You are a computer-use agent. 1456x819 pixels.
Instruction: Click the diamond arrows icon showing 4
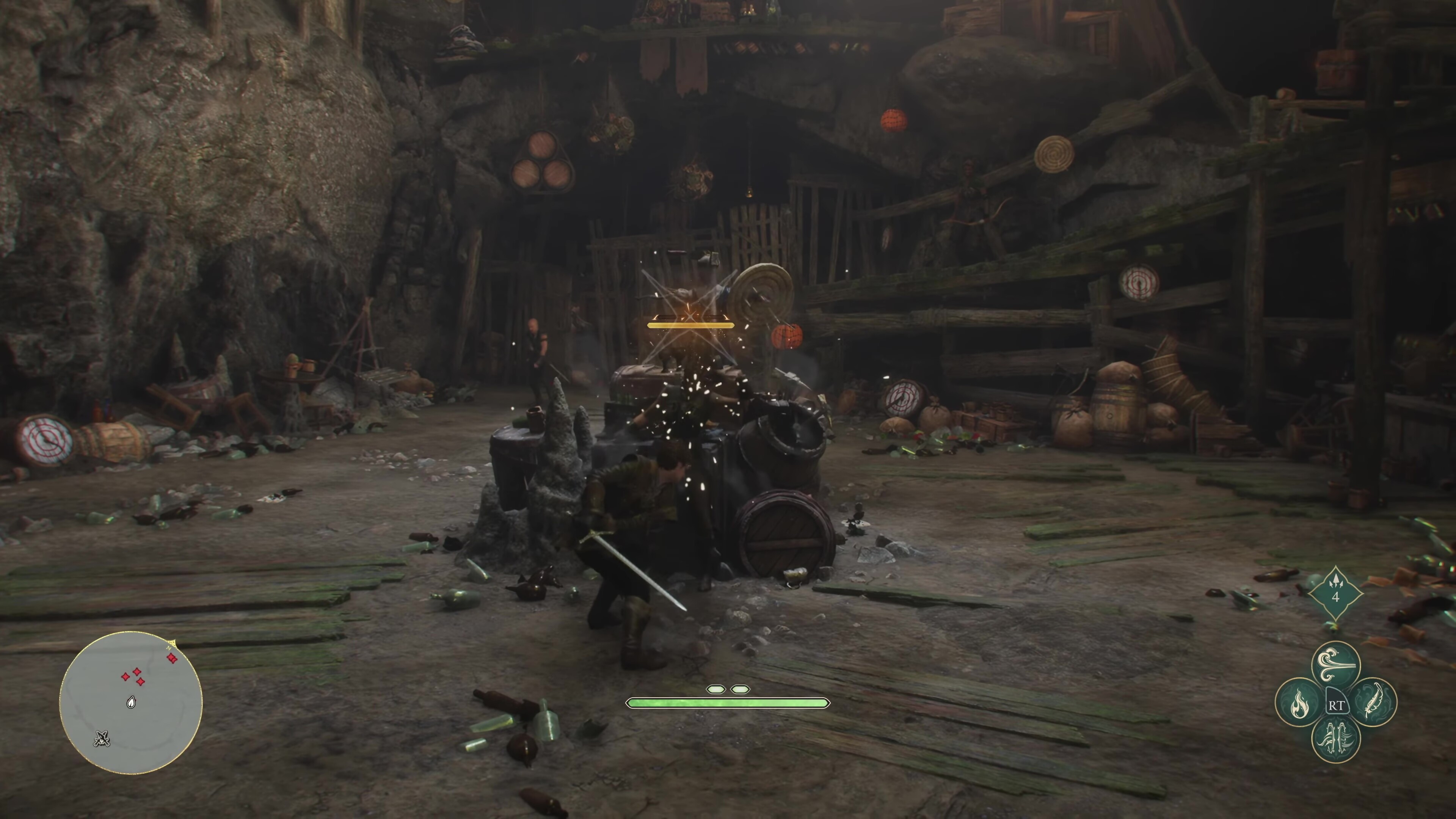point(1335,593)
